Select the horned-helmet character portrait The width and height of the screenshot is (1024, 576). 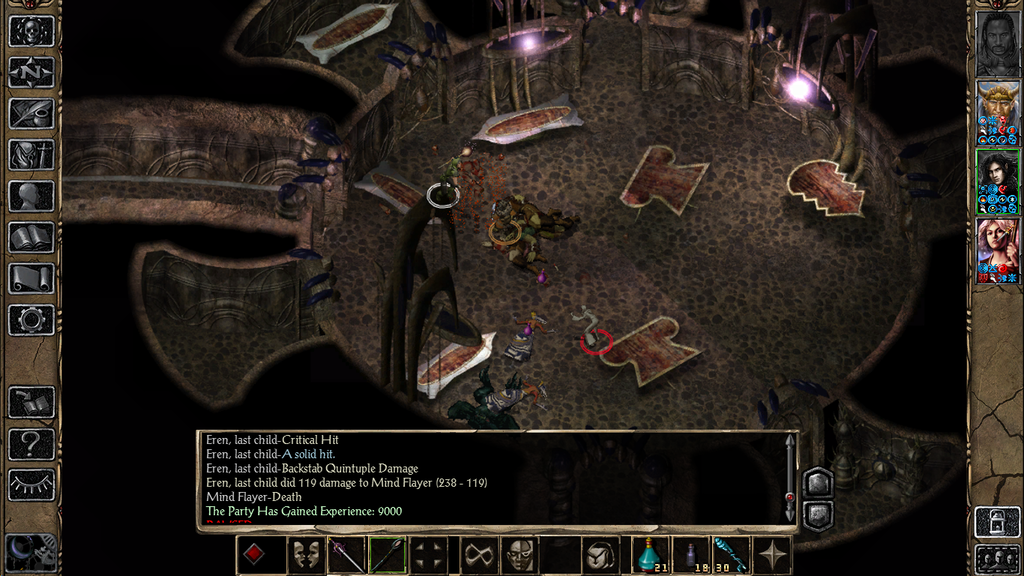pos(997,113)
